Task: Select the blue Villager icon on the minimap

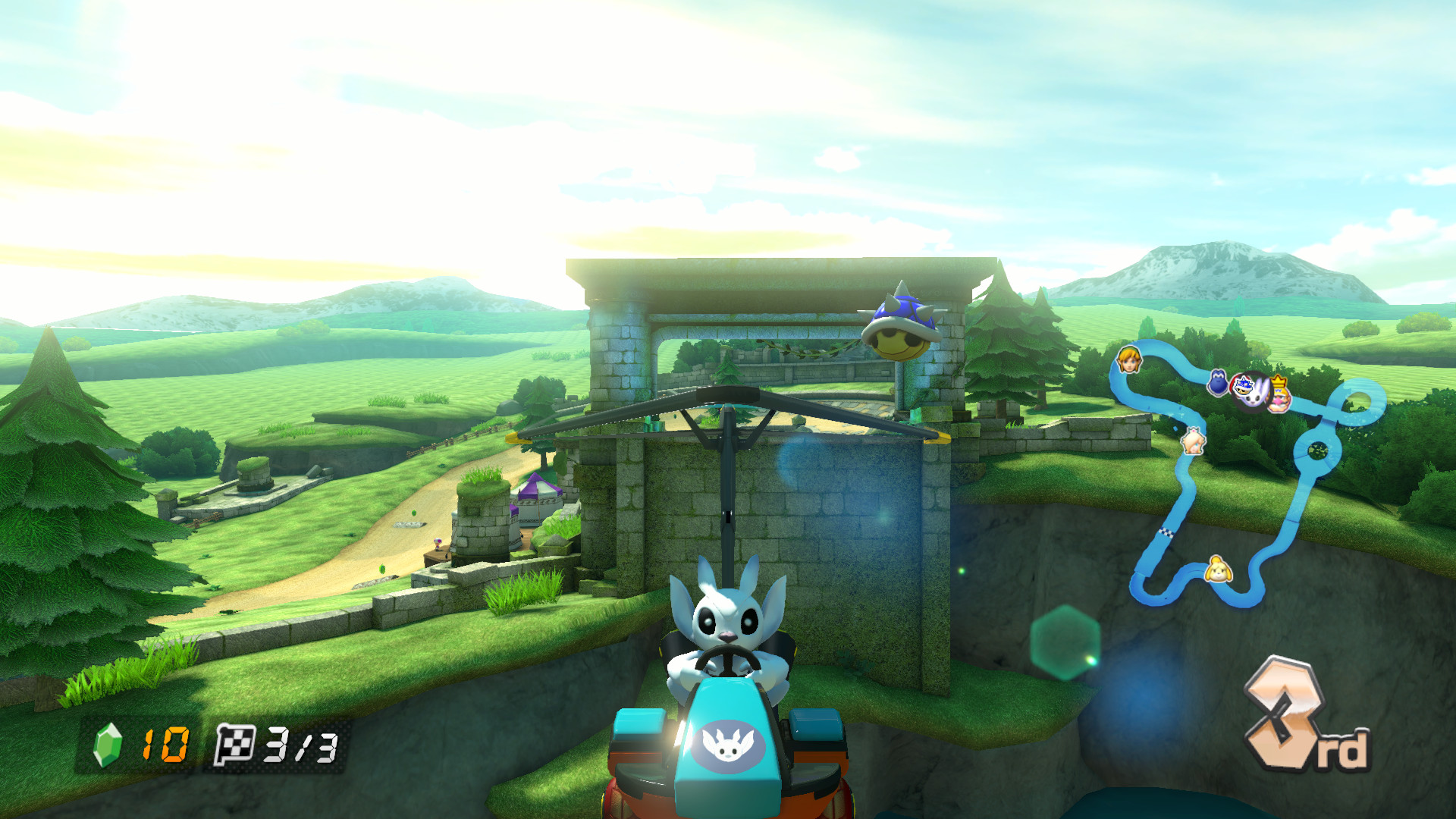Action: coord(1244,384)
